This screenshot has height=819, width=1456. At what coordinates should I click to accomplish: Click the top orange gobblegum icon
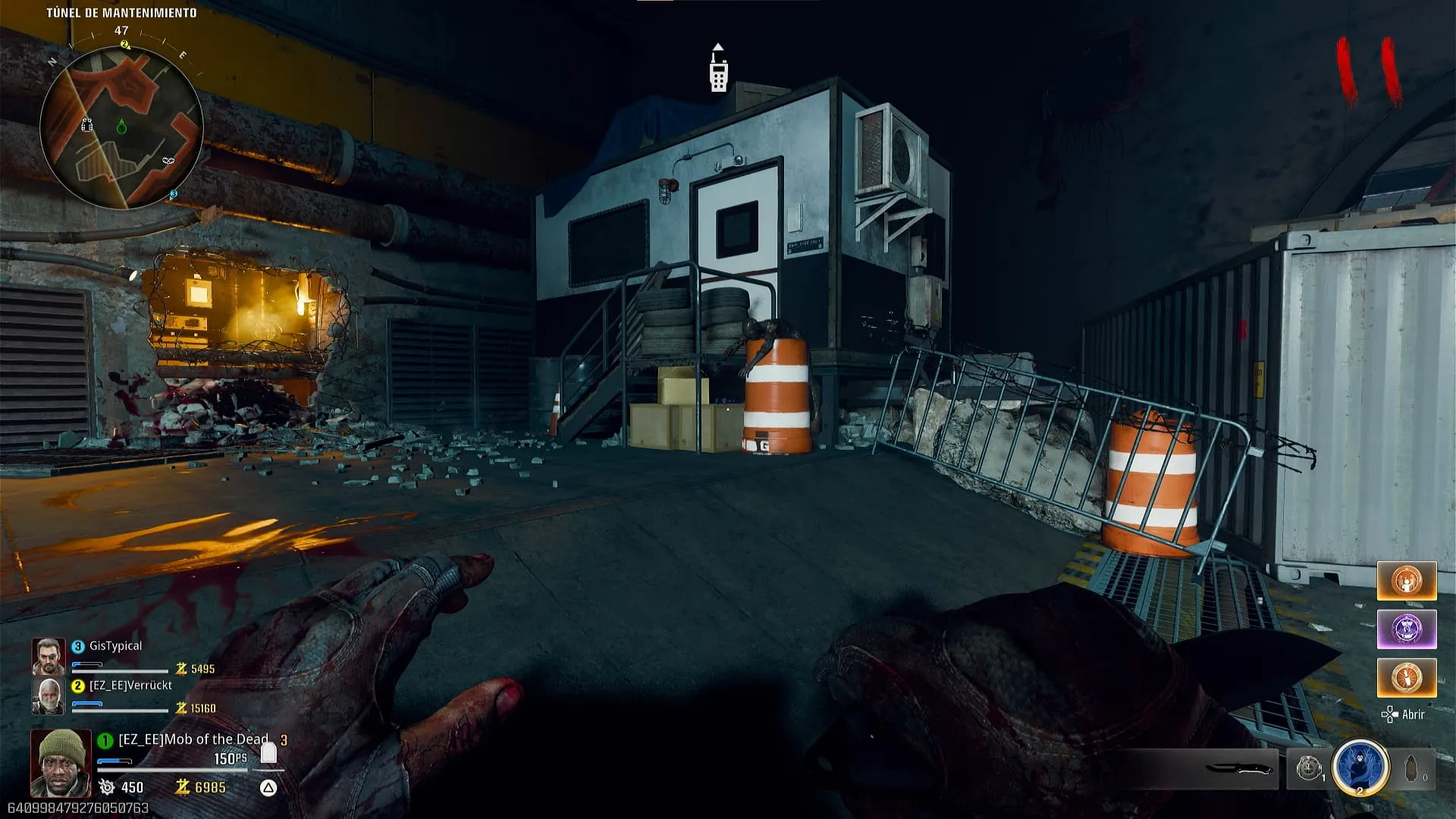(x=1407, y=582)
